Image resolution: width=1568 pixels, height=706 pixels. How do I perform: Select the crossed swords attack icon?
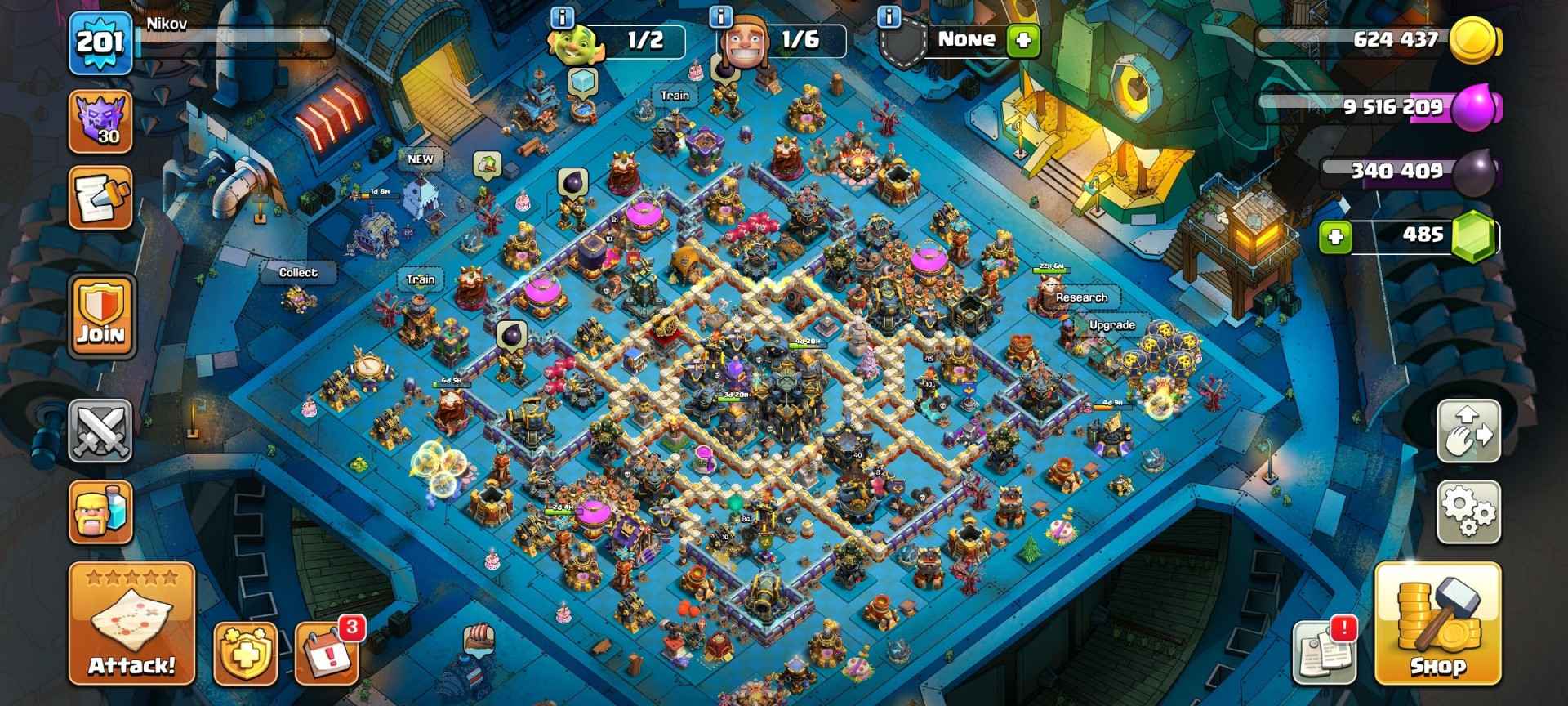(100, 431)
